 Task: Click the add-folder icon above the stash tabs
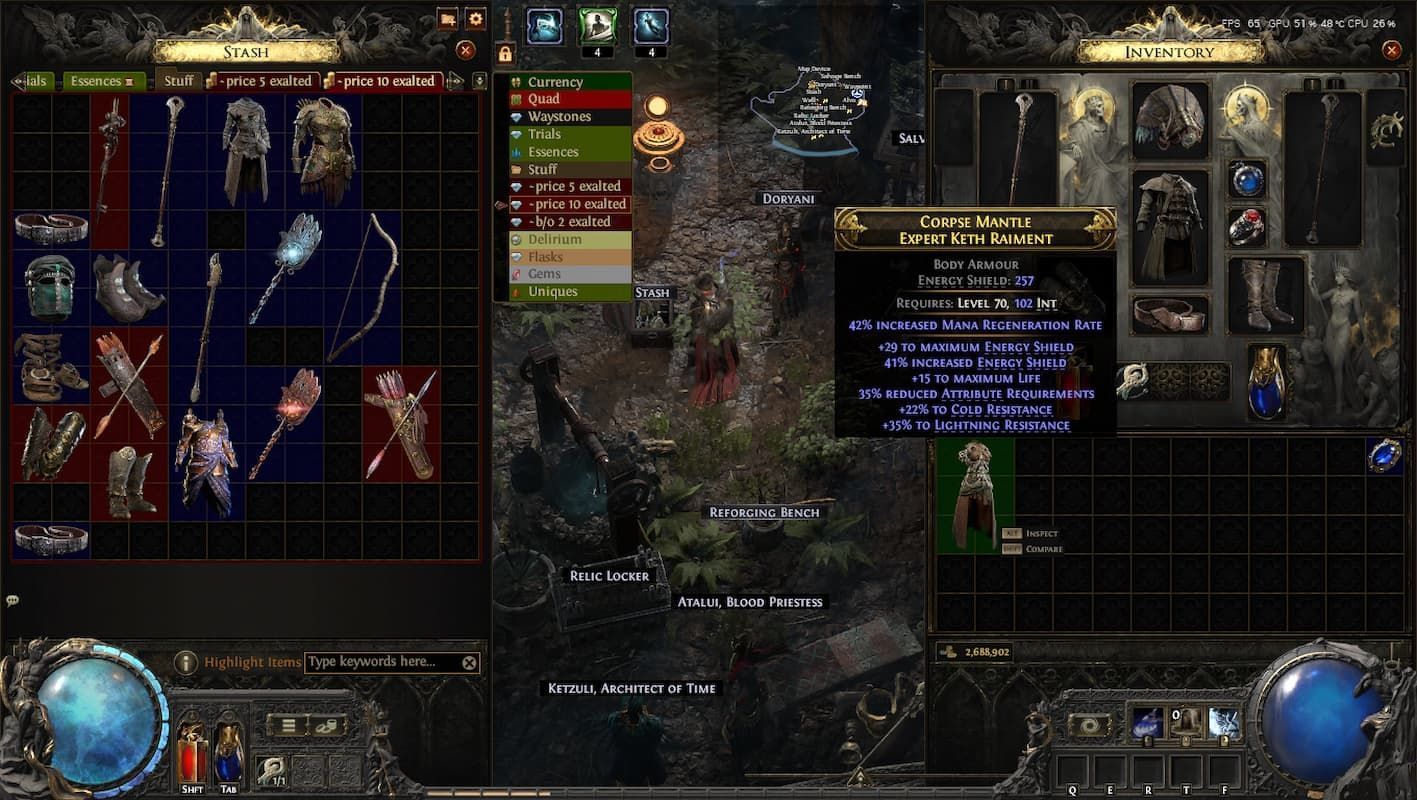[x=447, y=18]
